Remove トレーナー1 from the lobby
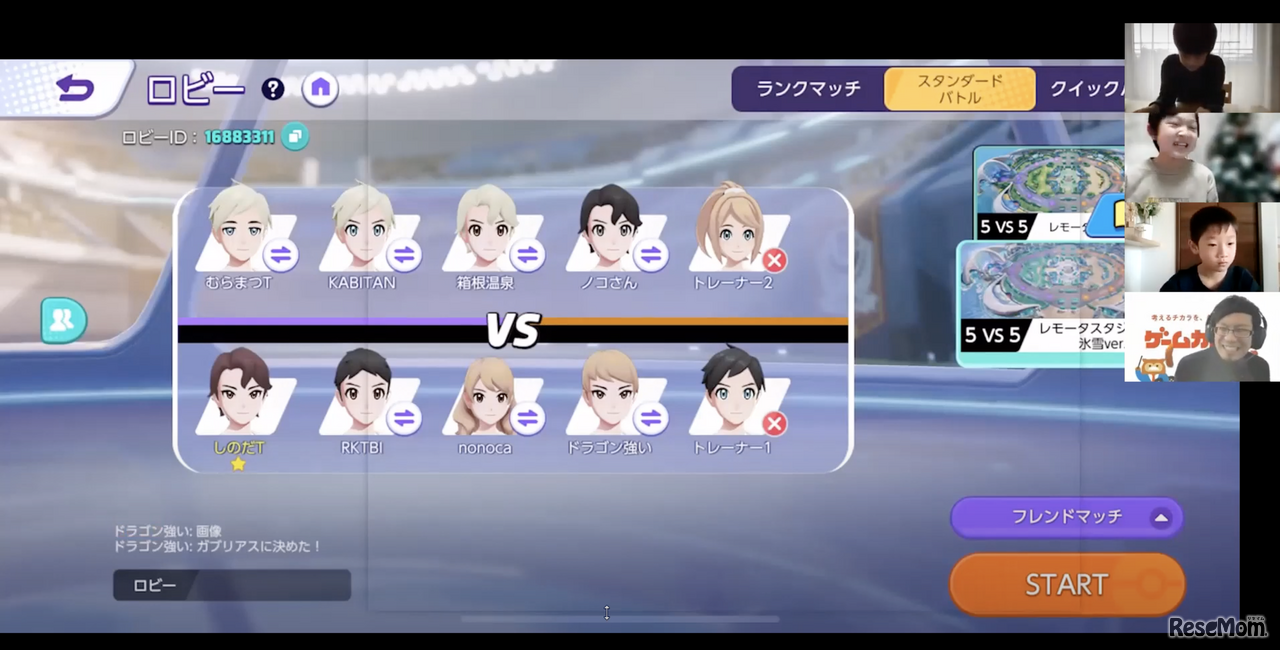Screen dimensions: 1280x650 click(774, 423)
